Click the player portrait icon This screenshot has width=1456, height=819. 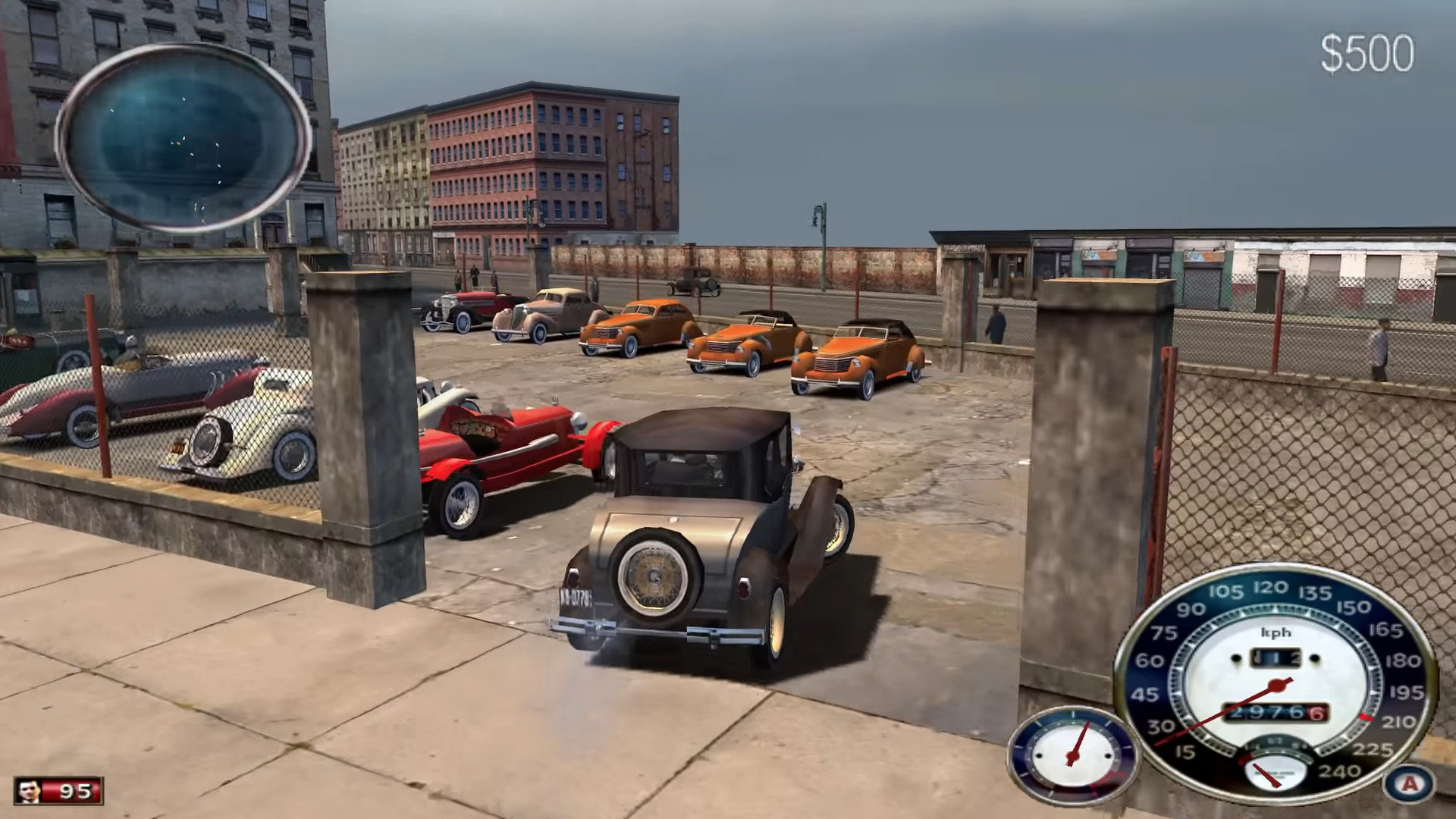click(x=29, y=791)
